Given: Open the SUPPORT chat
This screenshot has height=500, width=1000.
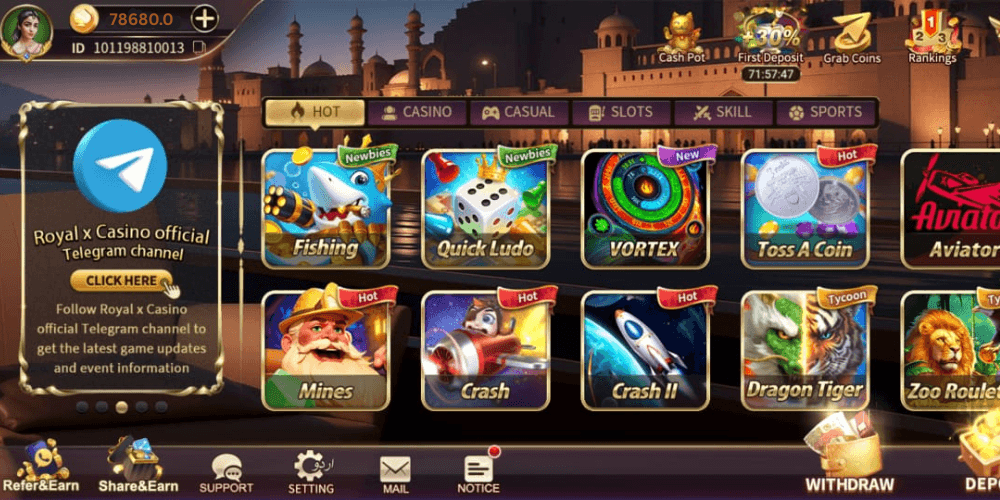Looking at the screenshot, I should point(226,472).
